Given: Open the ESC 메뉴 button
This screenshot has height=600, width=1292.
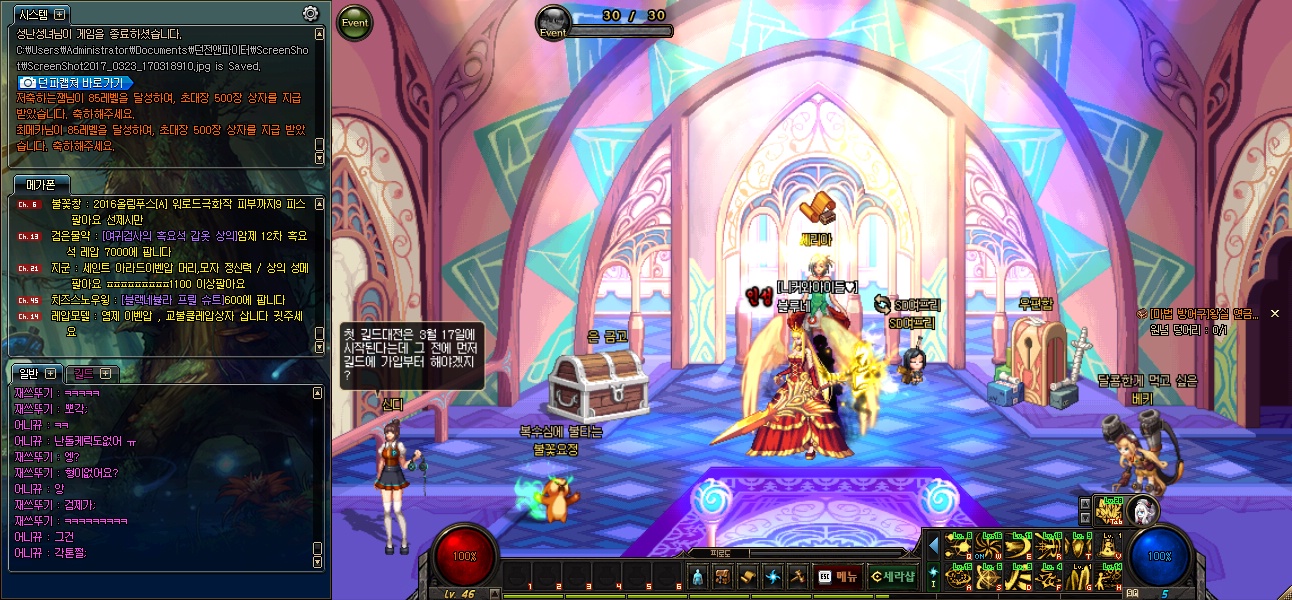Looking at the screenshot, I should [x=837, y=576].
